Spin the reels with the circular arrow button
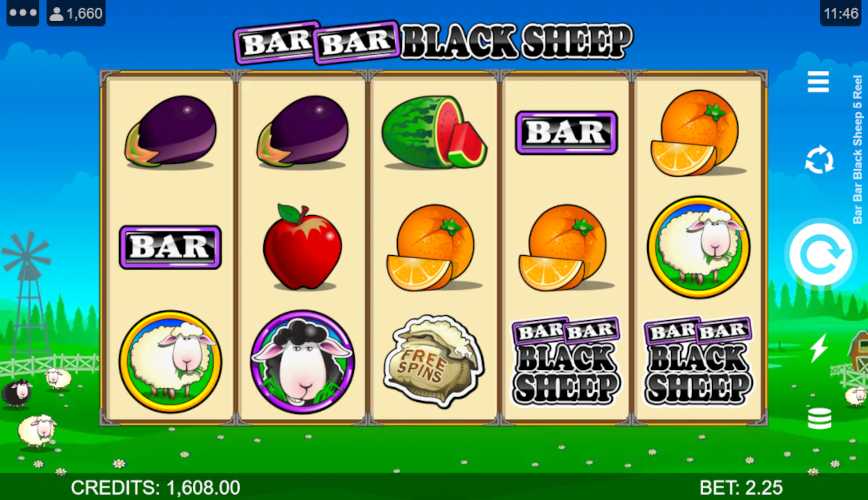This screenshot has height=500, width=868. pos(819,254)
